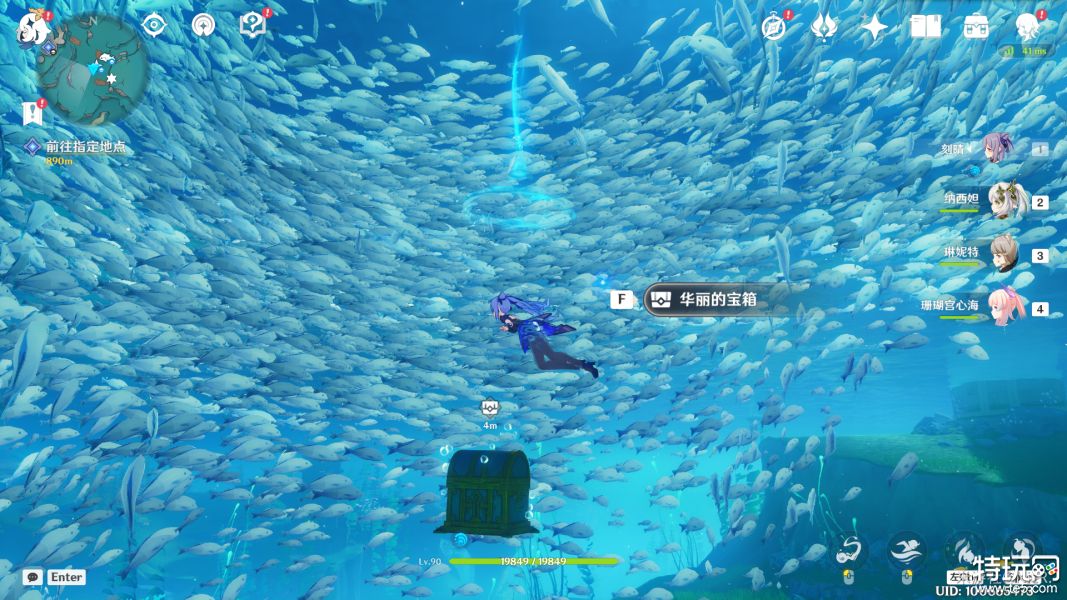Open the compass events icon
This screenshot has width=1067, height=600.
(773, 27)
